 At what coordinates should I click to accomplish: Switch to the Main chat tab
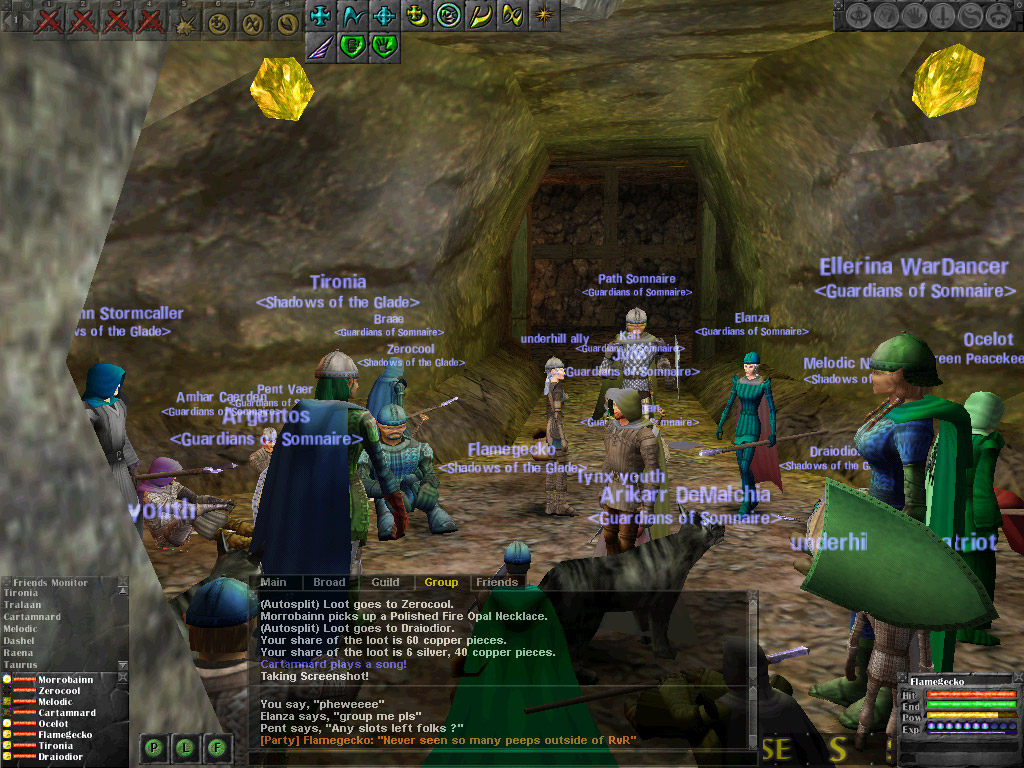tap(273, 582)
